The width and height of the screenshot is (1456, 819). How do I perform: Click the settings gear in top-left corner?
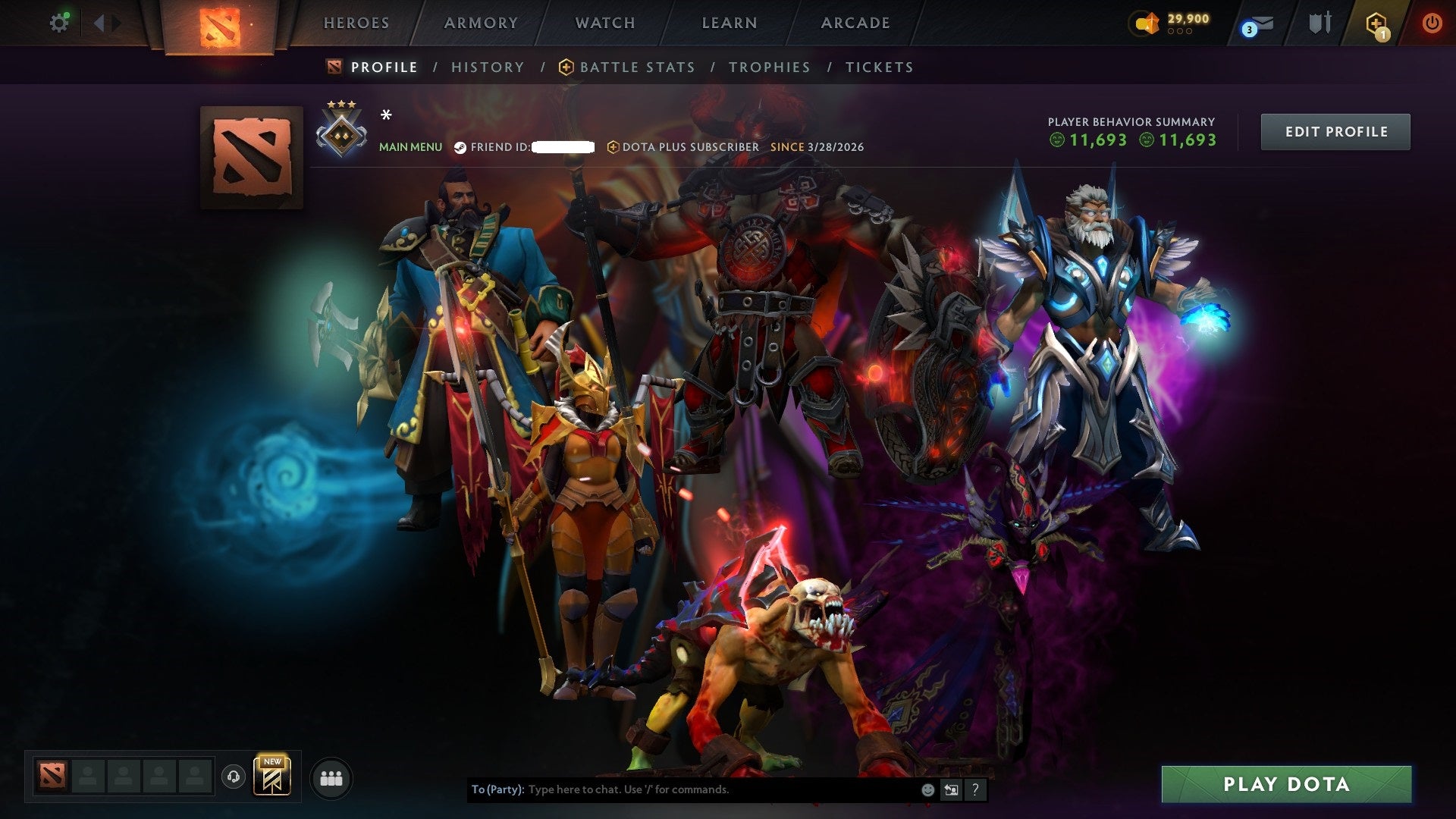tap(59, 23)
